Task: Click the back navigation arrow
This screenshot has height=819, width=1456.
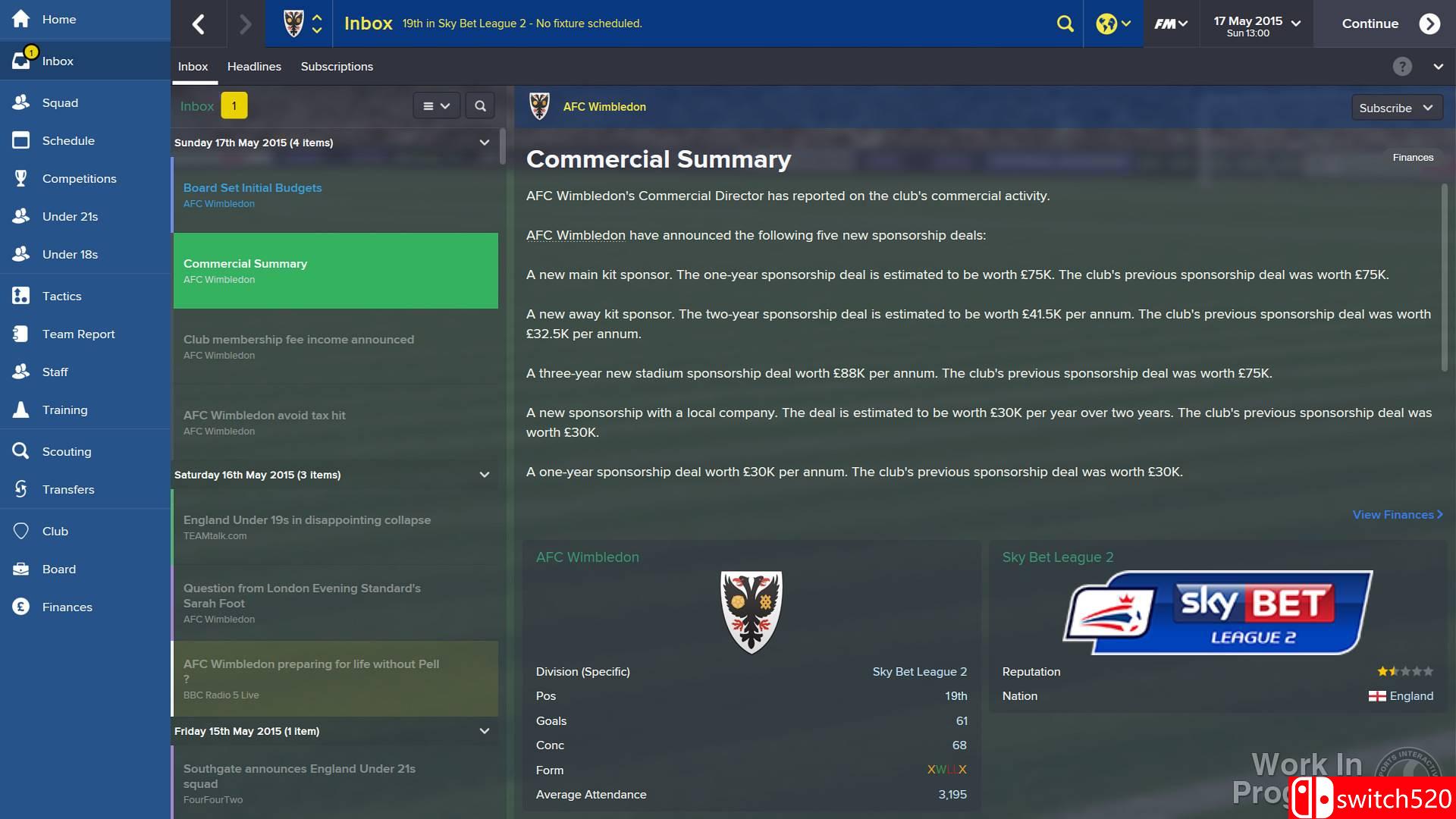Action: click(x=199, y=24)
